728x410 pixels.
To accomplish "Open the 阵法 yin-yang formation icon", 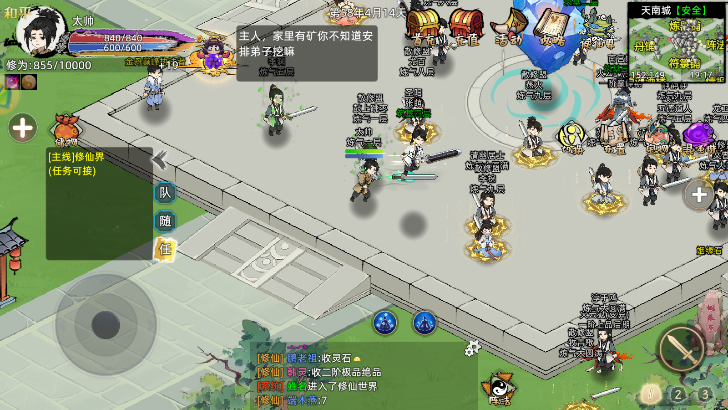I will [x=497, y=387].
